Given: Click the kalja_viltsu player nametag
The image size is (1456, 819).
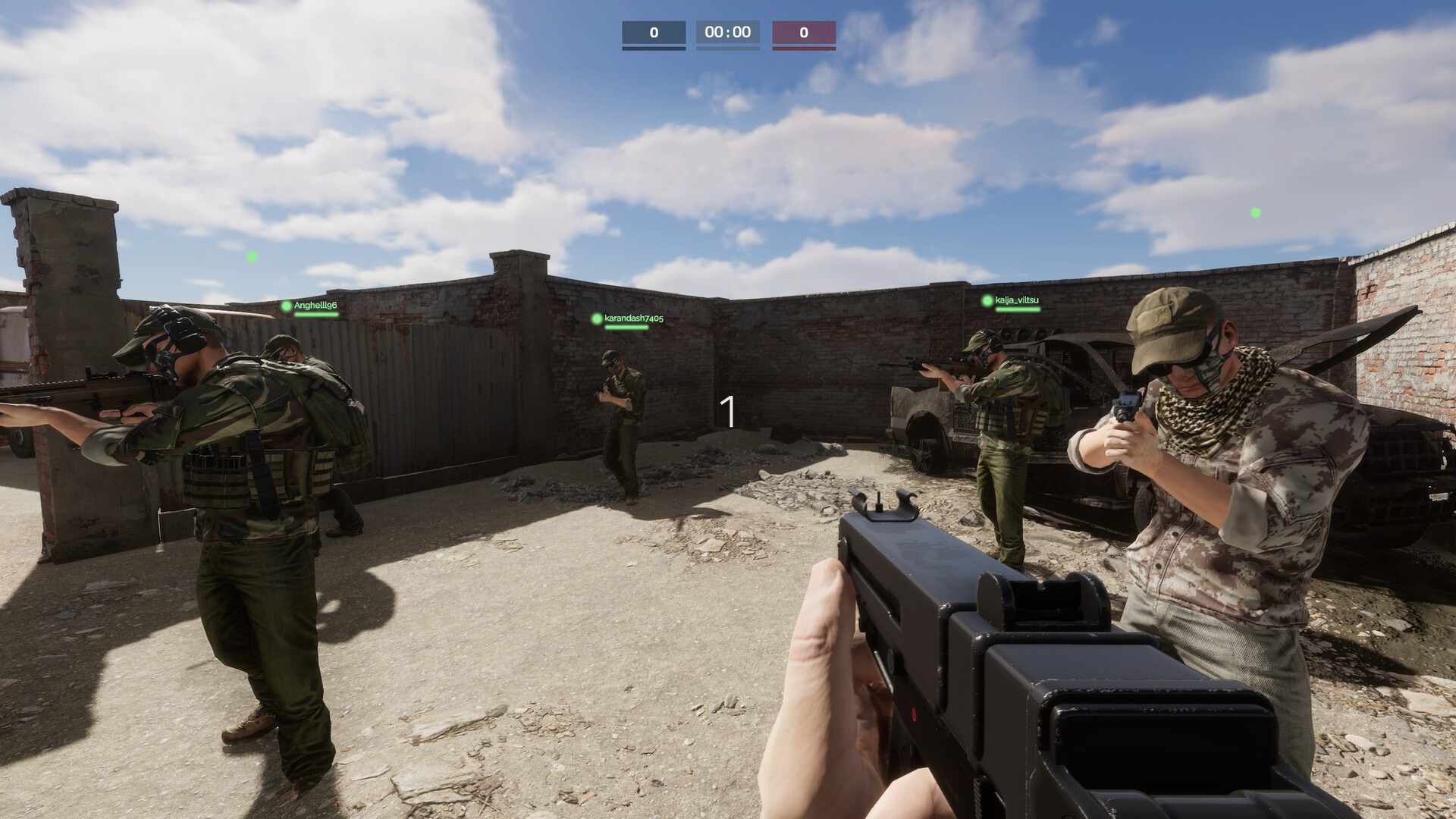Looking at the screenshot, I should [x=1018, y=300].
